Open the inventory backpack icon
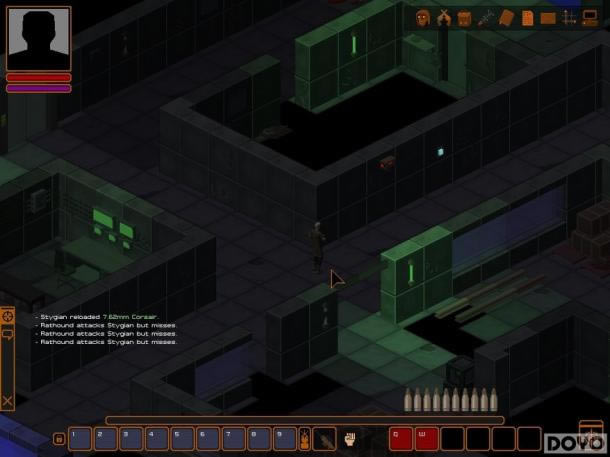The height and width of the screenshot is (457, 610). (x=464, y=17)
